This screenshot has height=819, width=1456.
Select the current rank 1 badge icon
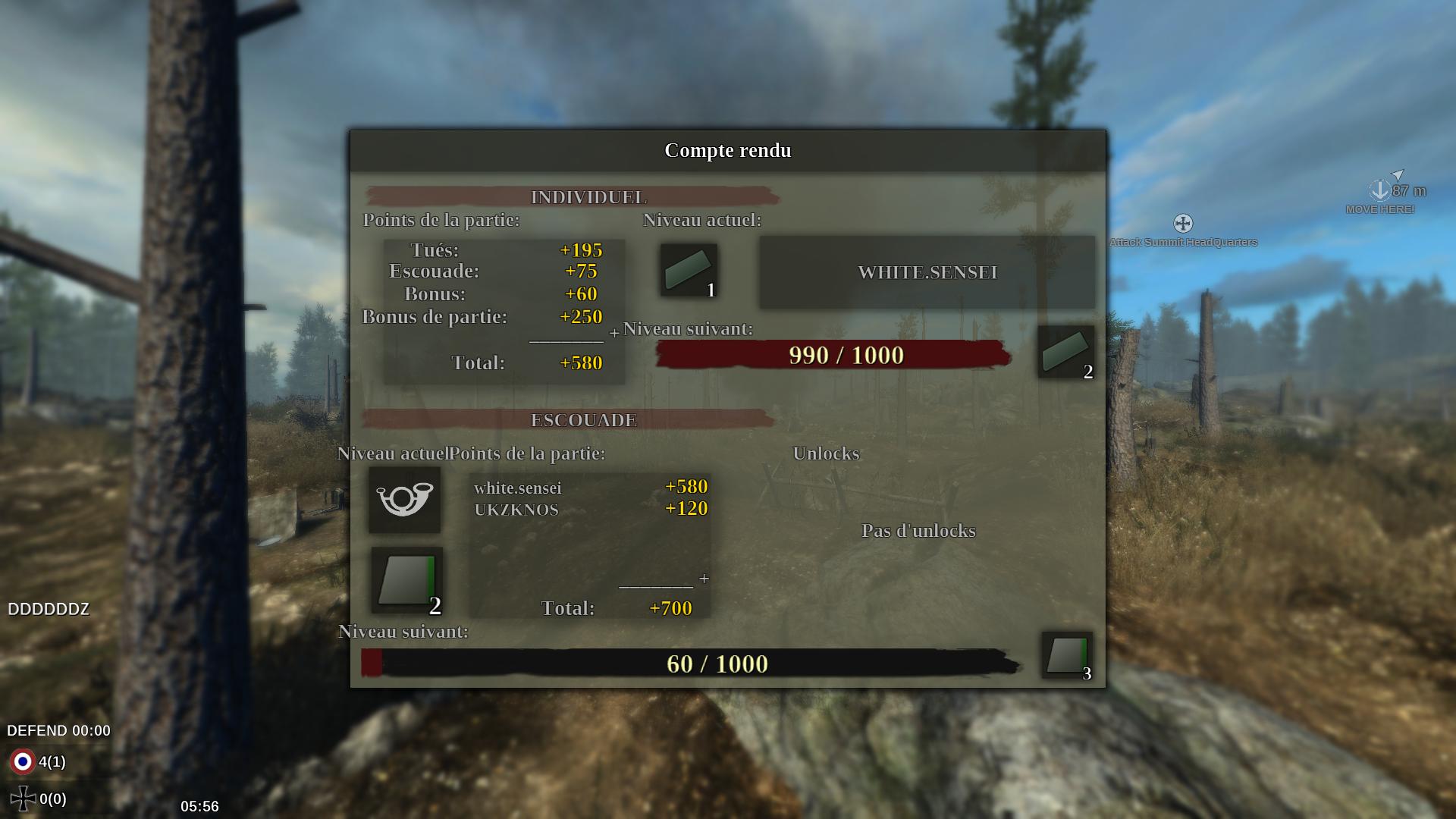pos(688,271)
